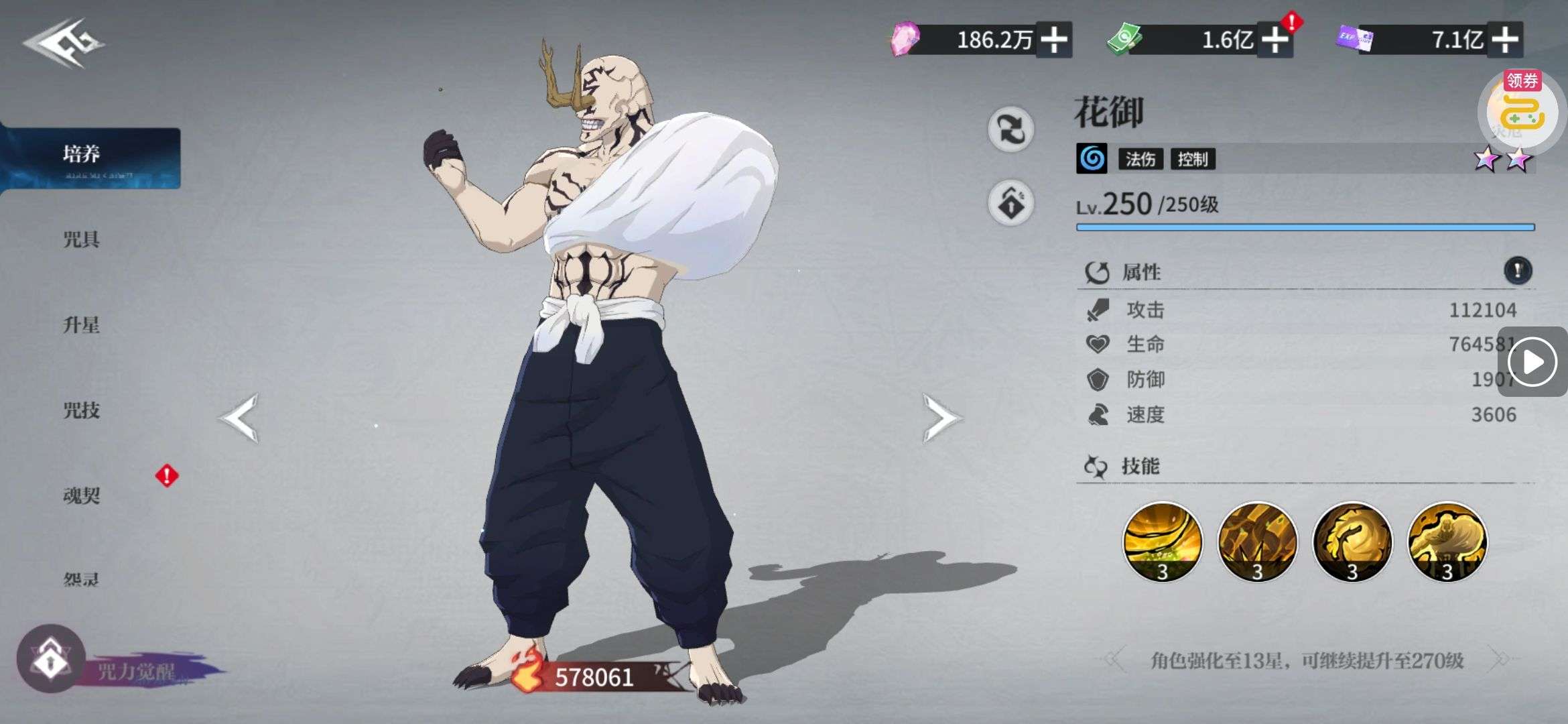Click the circular swap arrows icon
The width and height of the screenshot is (1568, 724).
1010,129
